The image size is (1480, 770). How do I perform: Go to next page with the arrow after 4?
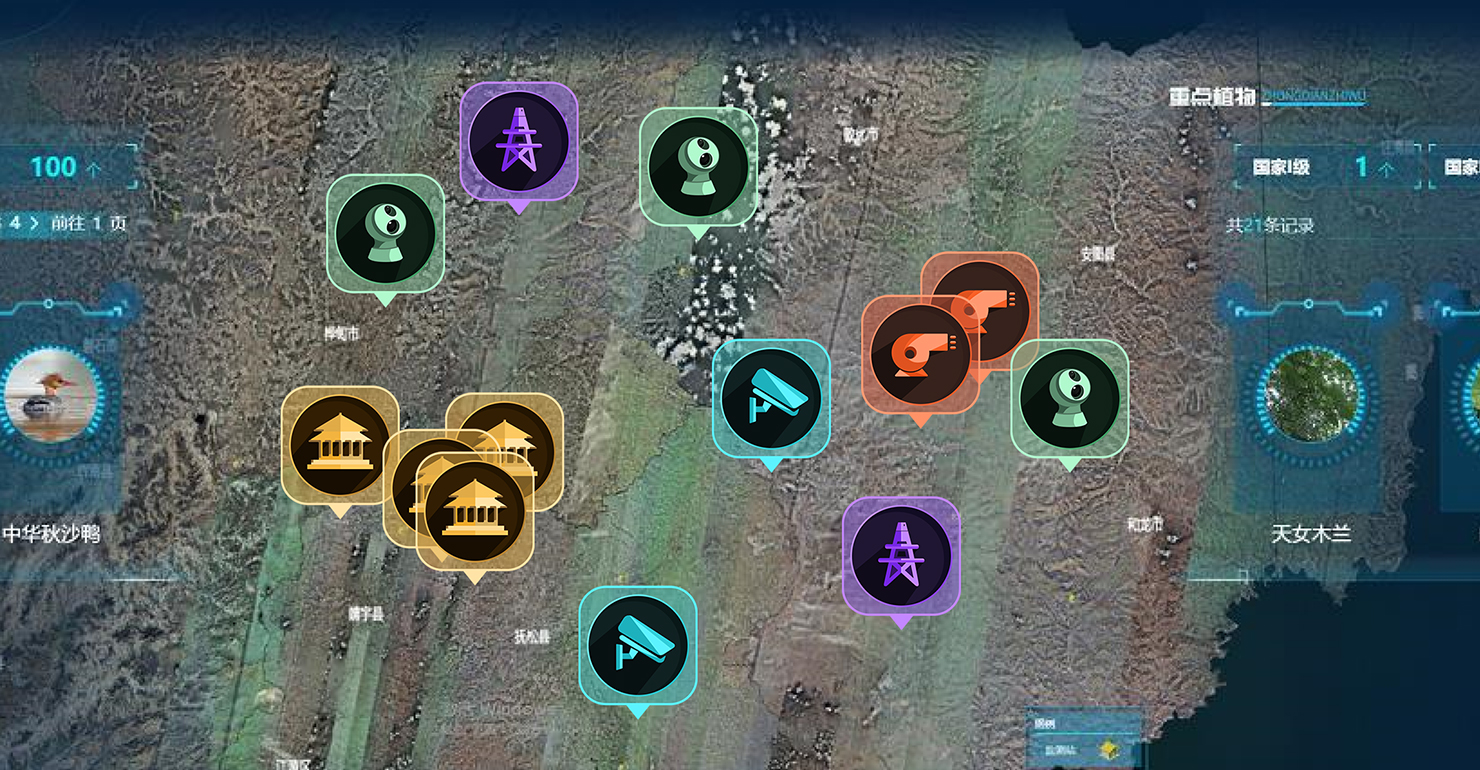click(34, 223)
